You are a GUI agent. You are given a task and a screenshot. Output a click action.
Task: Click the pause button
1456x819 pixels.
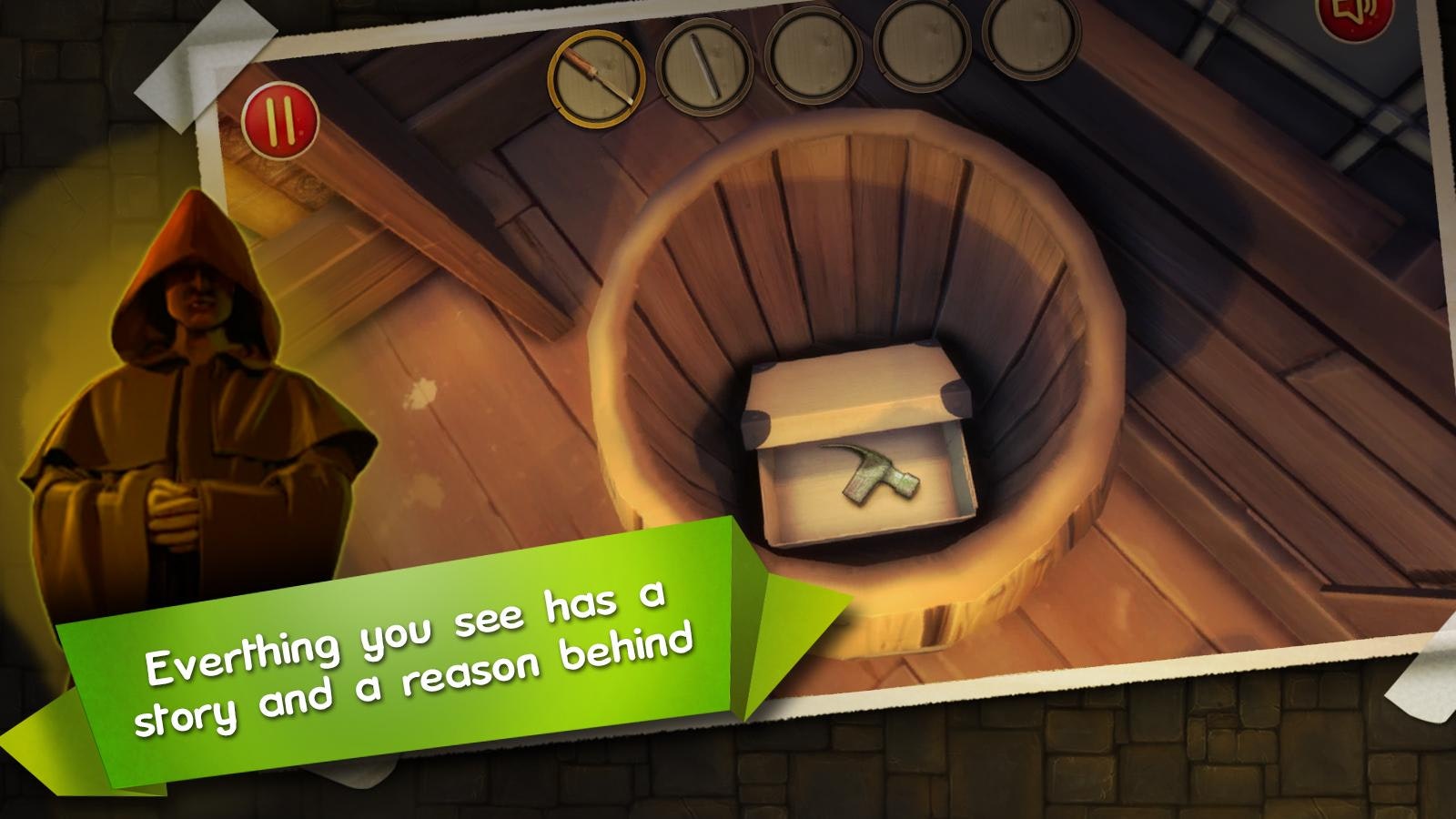(282, 118)
